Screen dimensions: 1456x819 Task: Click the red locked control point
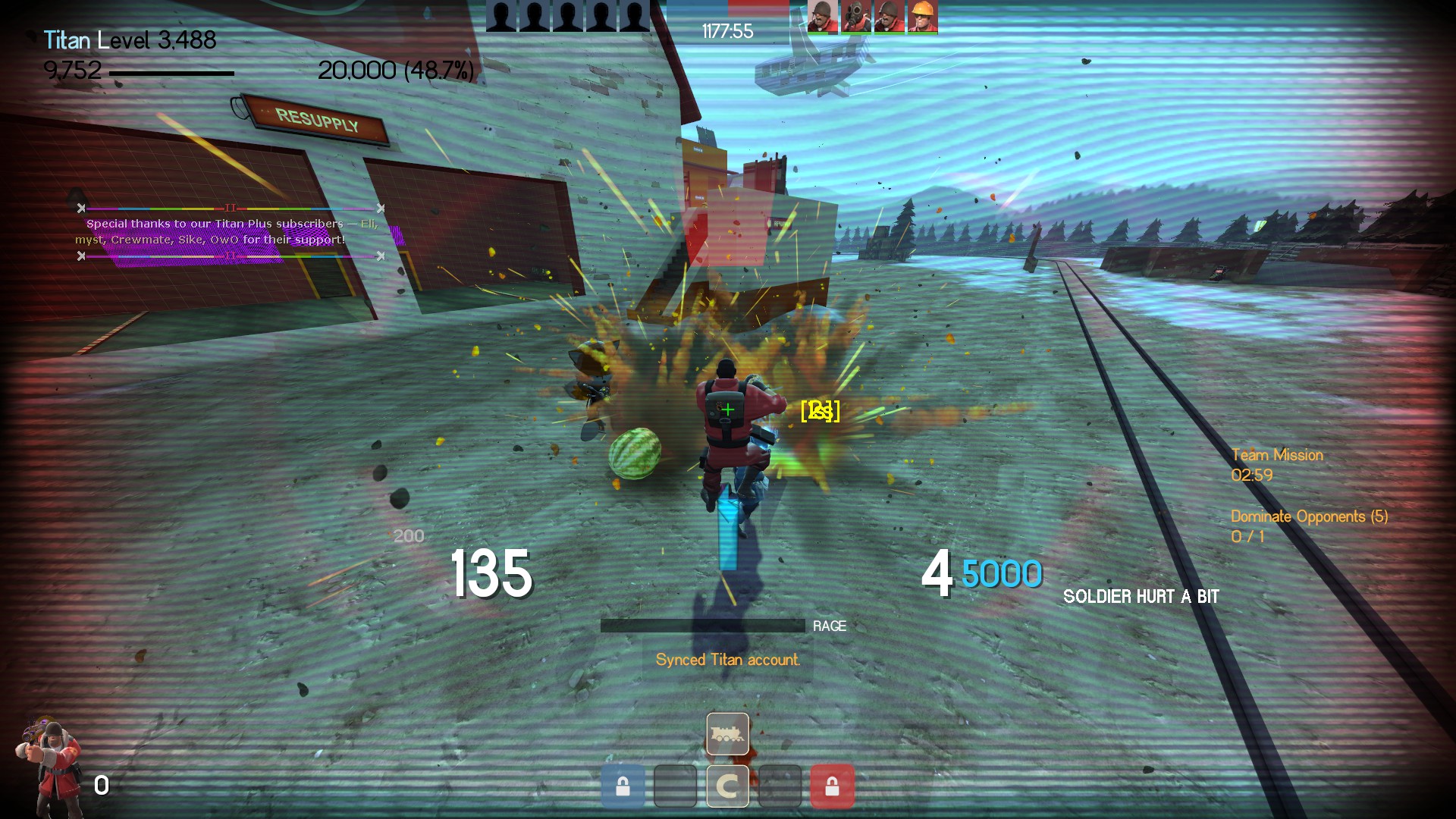pos(832,786)
